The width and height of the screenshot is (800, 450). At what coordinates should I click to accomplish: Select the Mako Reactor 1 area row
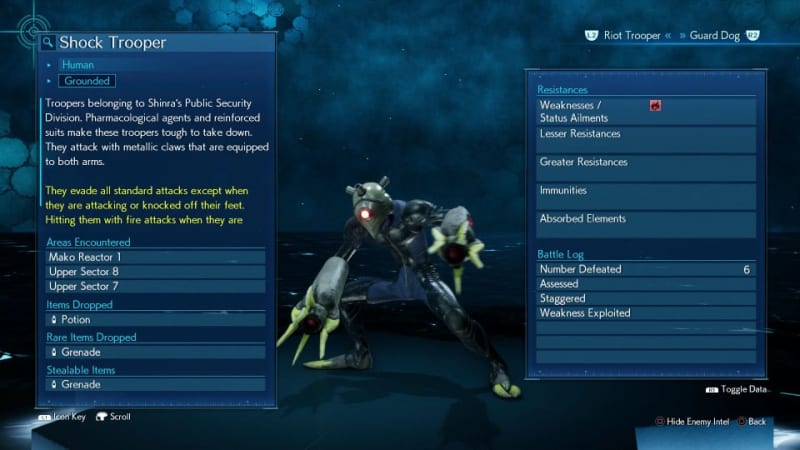(x=155, y=257)
